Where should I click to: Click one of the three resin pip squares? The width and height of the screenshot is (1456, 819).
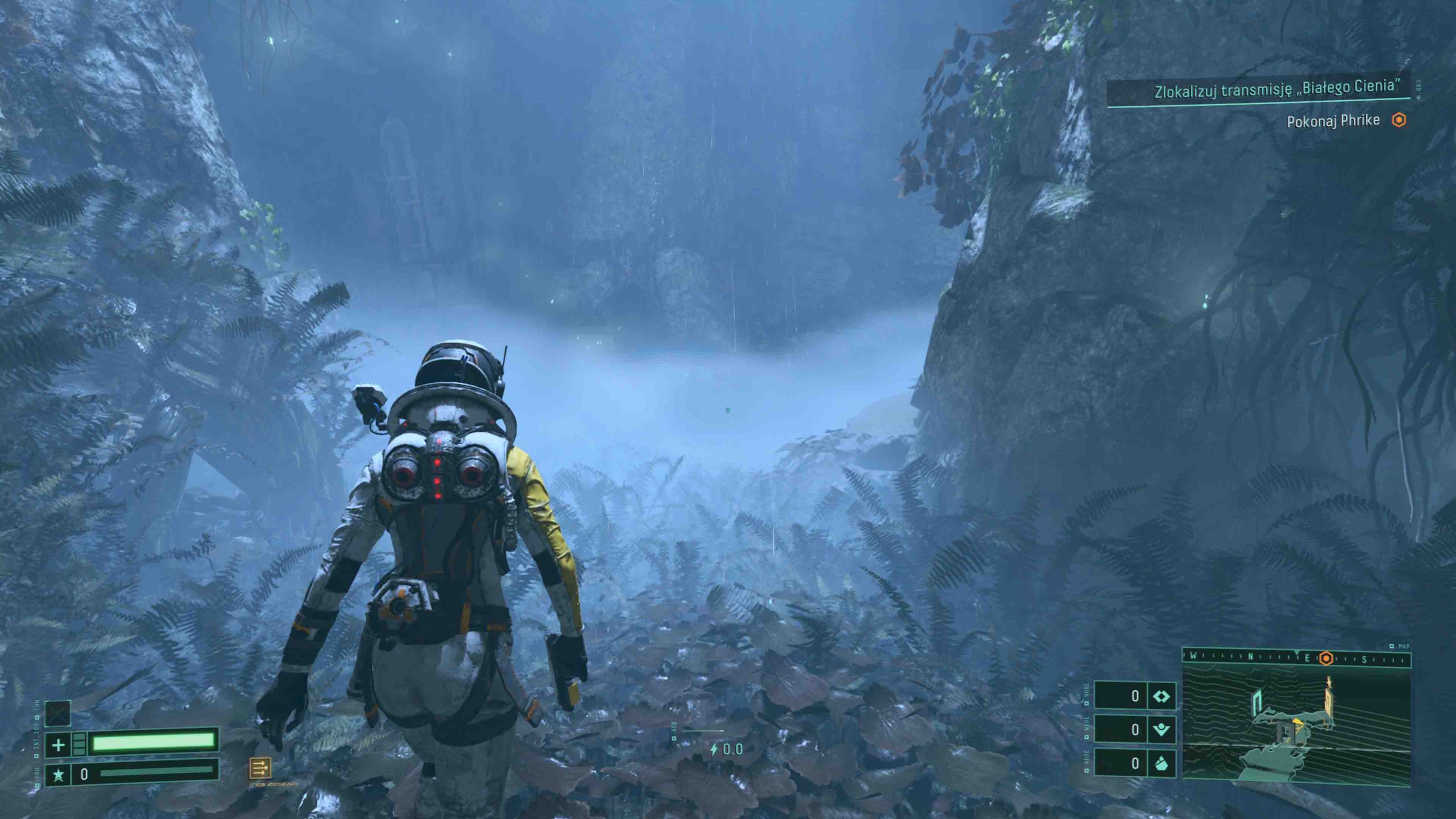pyautogui.click(x=78, y=743)
